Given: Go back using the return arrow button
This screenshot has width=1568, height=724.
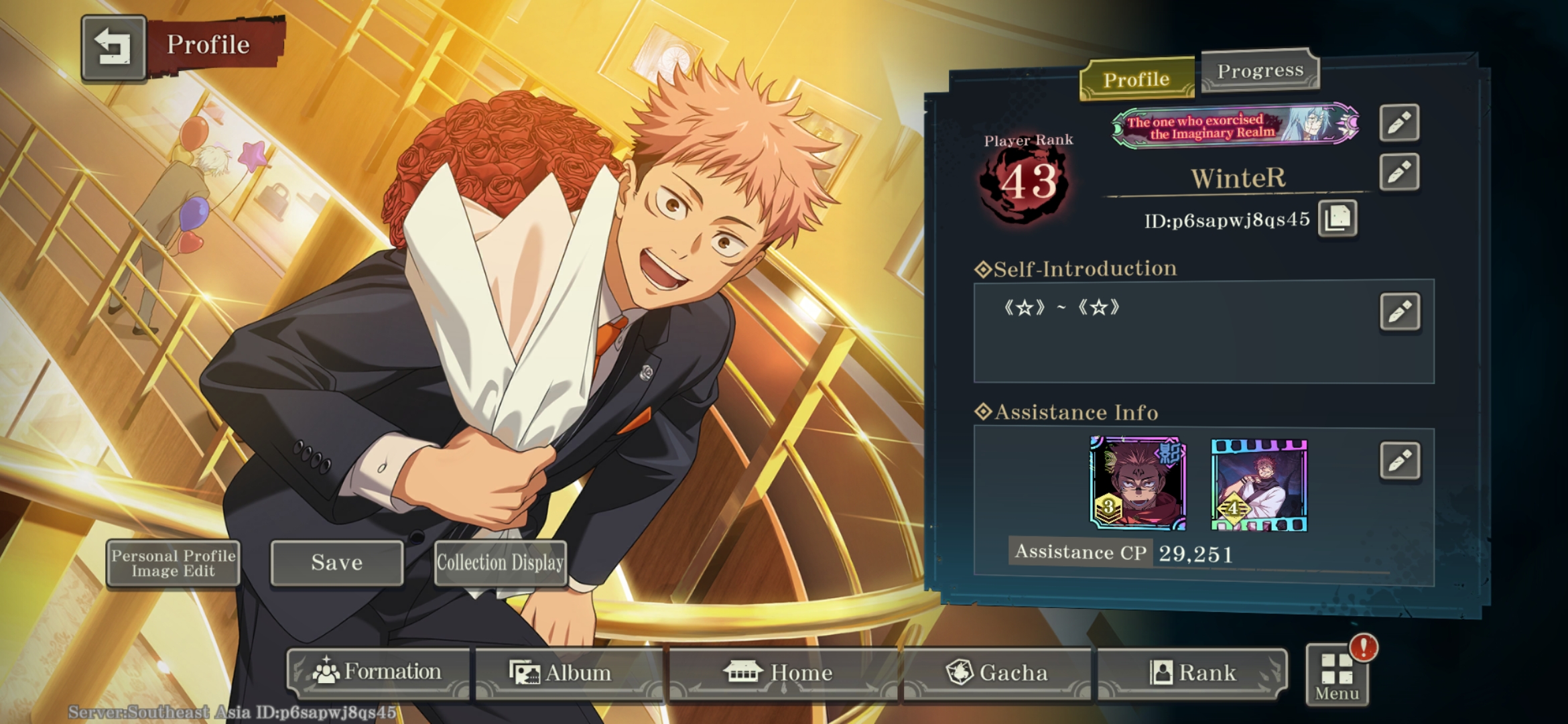Looking at the screenshot, I should point(113,47).
